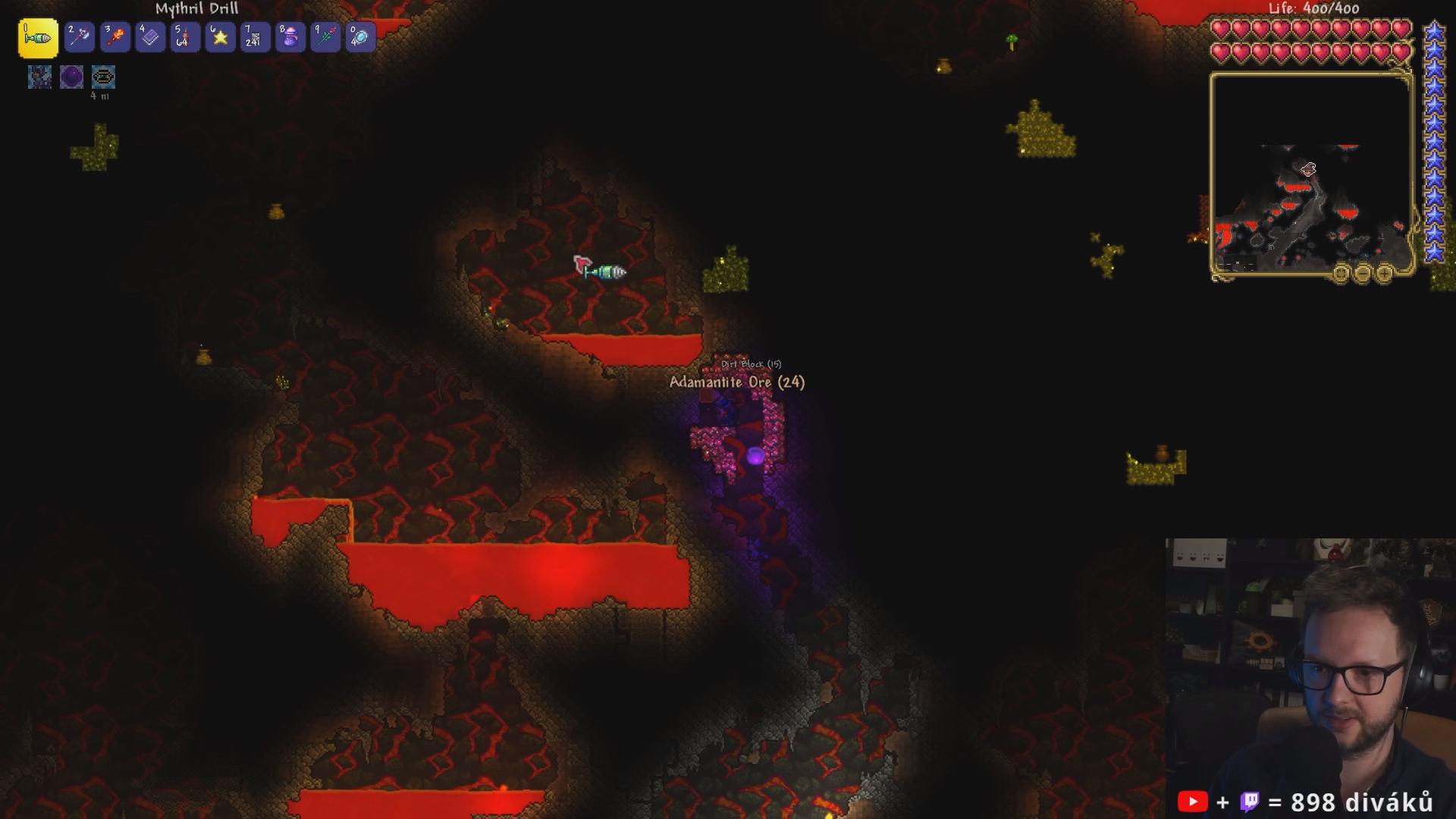This screenshot has width=1456, height=819.
Task: Click the purple shadow orb buff icon
Action: tap(71, 77)
